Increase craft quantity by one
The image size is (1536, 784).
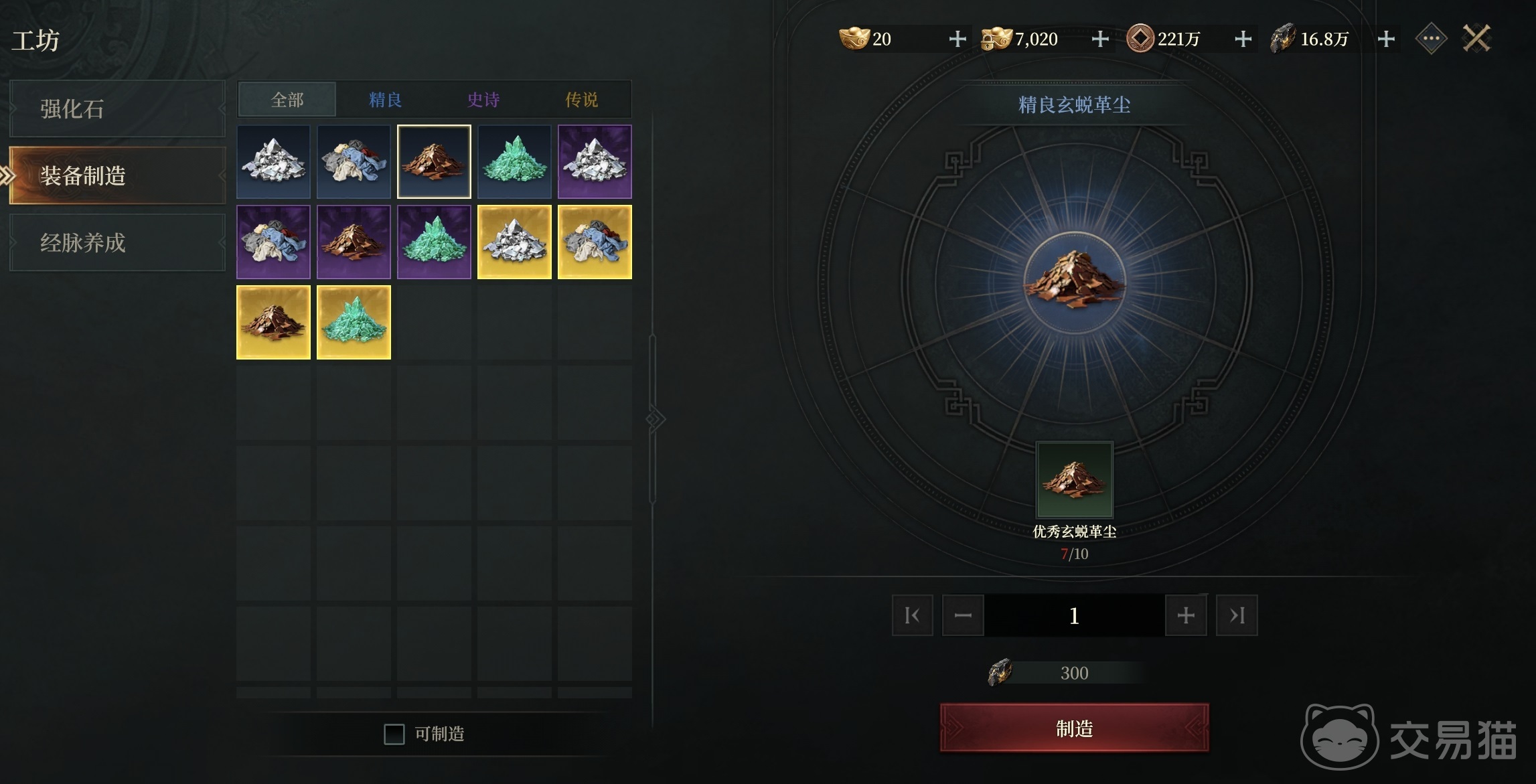pyautogui.click(x=1186, y=615)
